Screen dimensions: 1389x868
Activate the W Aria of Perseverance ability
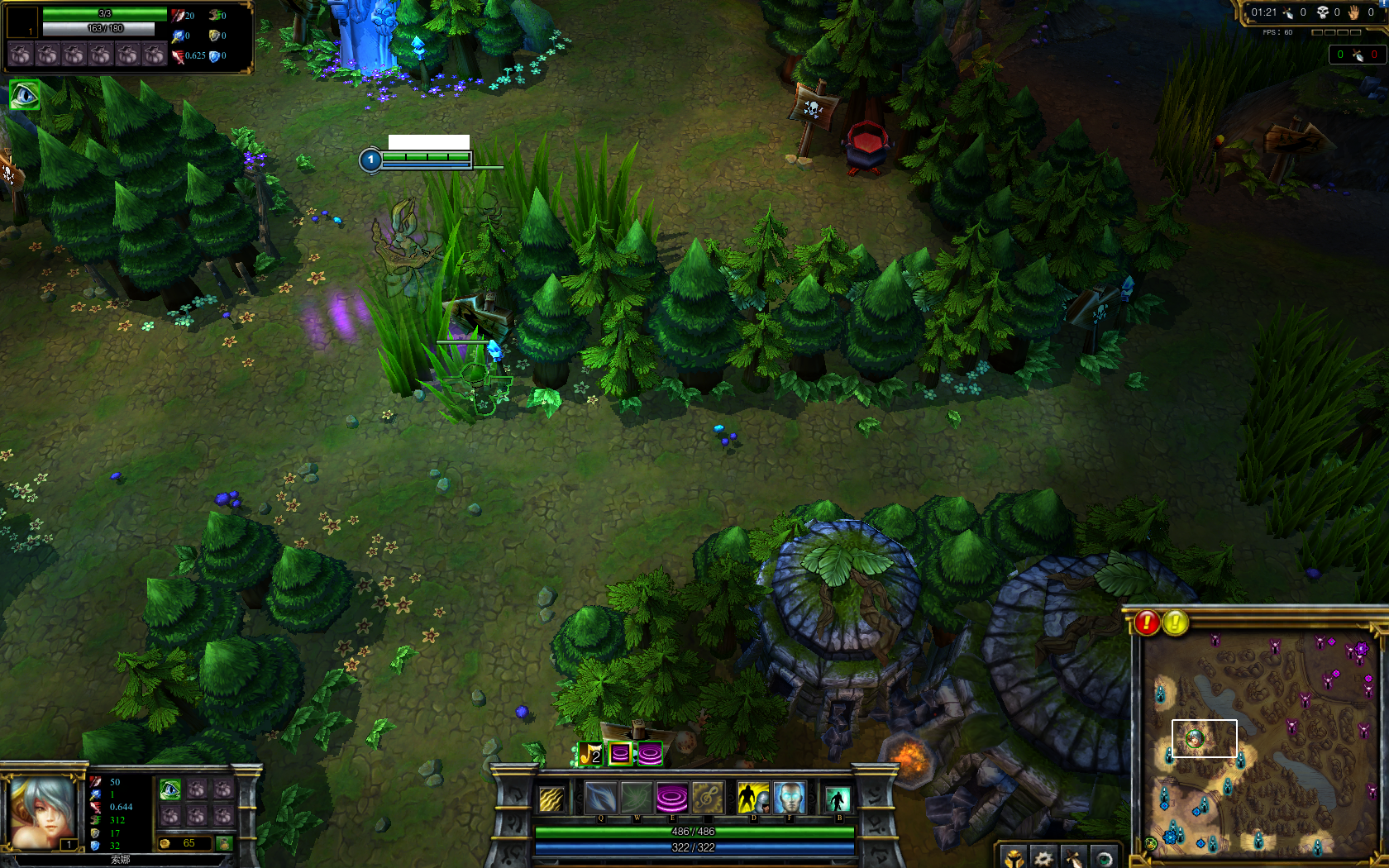(636, 799)
